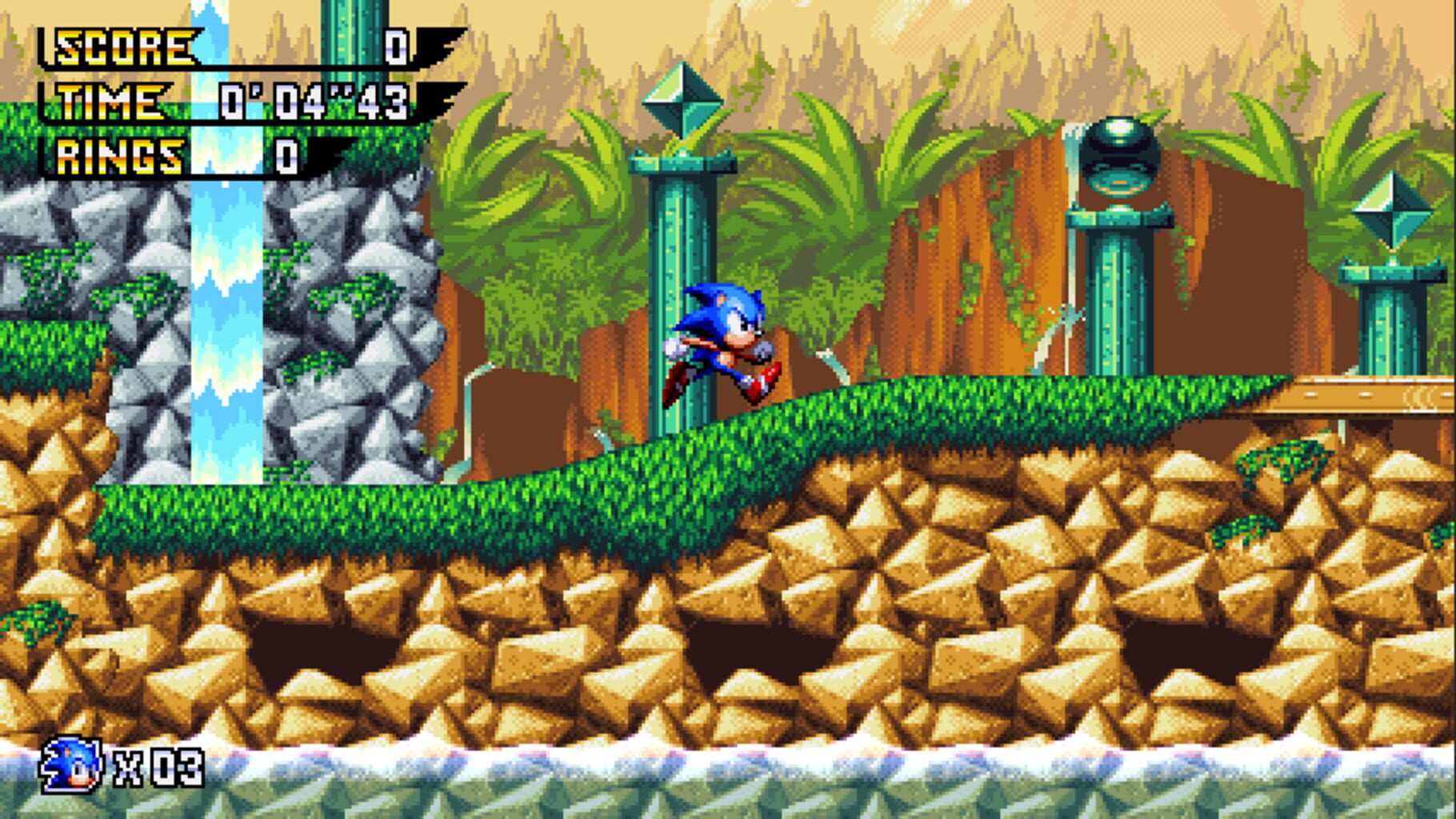
Task: Expand the TIME banner's black wing tab
Action: pyautogui.click(x=436, y=96)
